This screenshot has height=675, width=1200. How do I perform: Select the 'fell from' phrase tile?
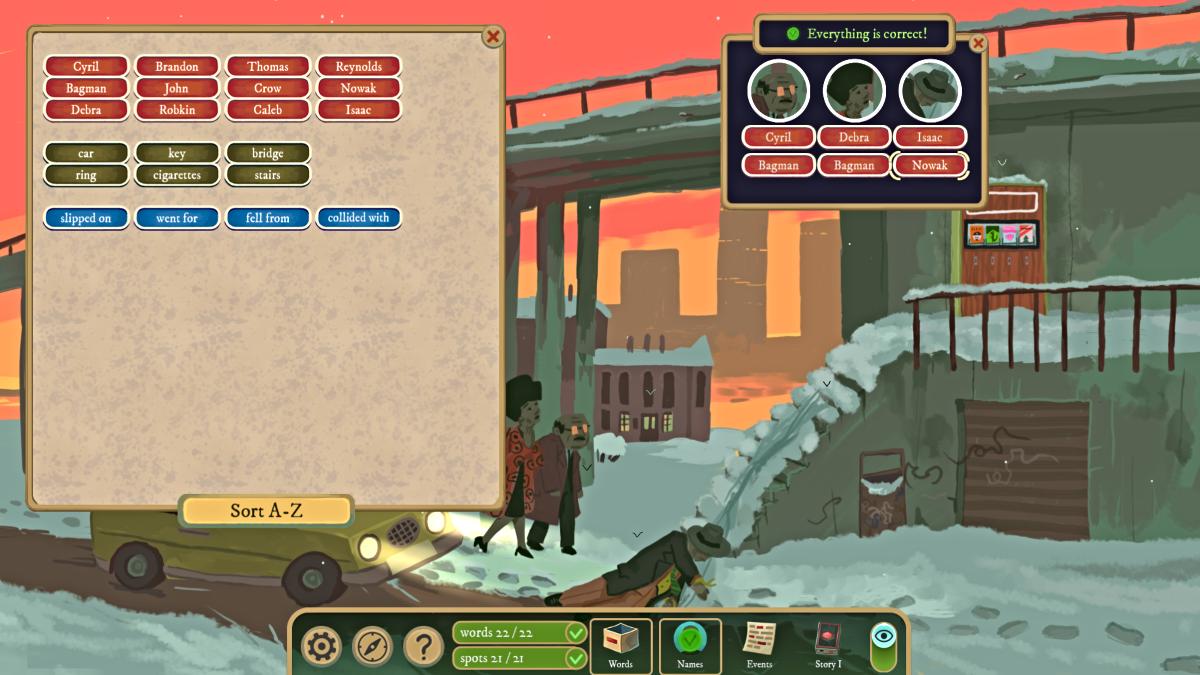[267, 218]
